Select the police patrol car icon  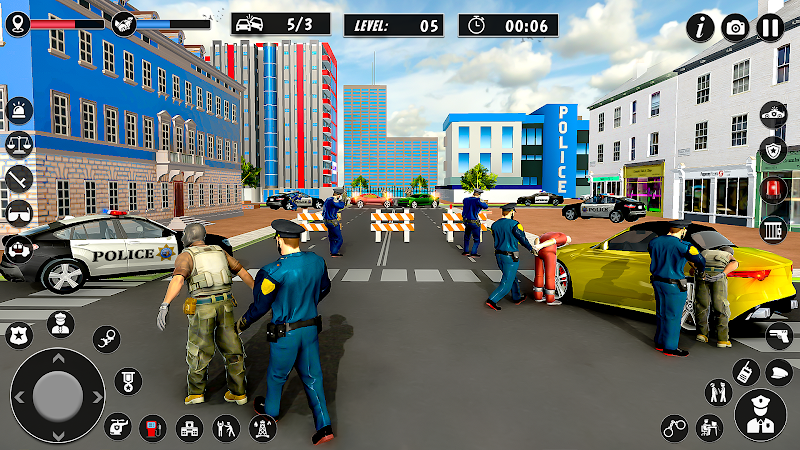tap(773, 115)
